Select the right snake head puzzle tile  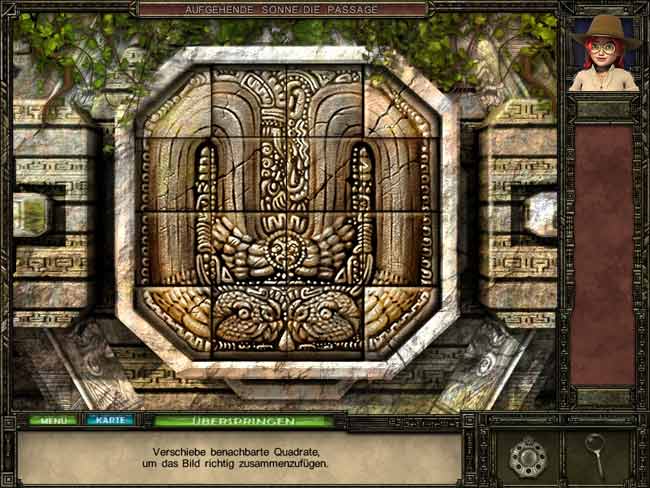pos(325,316)
